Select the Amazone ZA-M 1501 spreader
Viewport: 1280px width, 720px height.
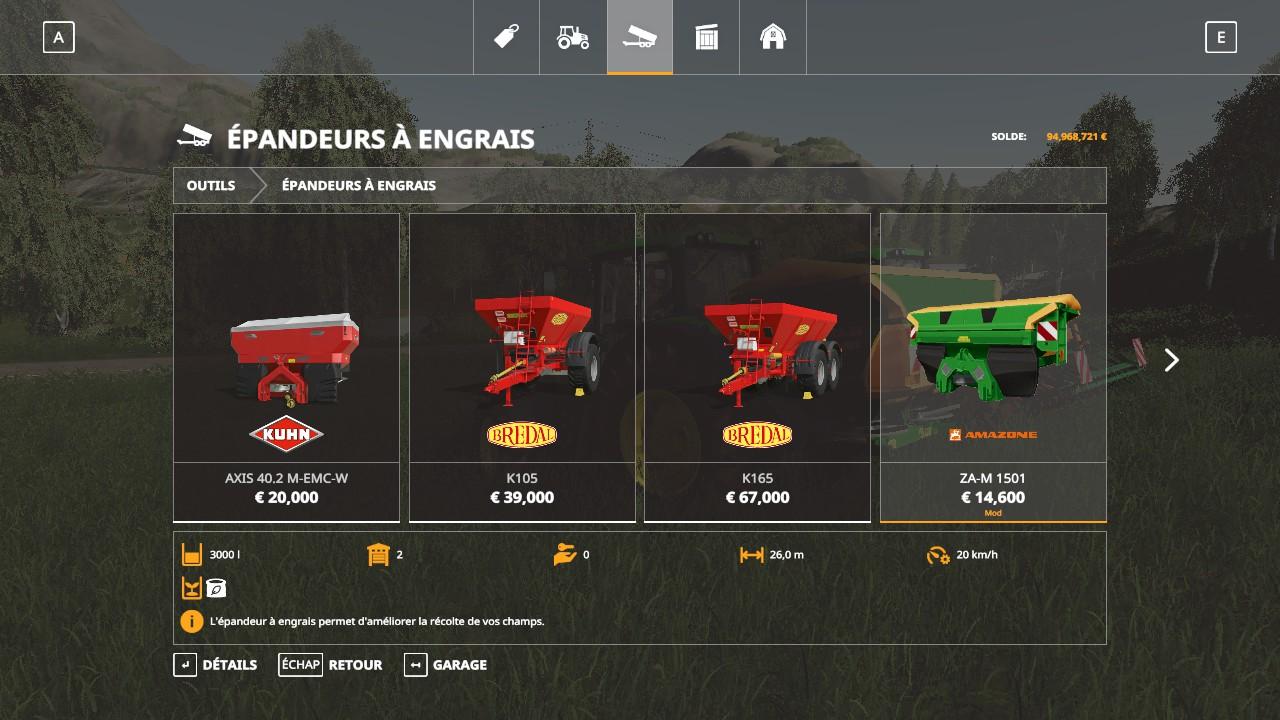click(x=993, y=367)
